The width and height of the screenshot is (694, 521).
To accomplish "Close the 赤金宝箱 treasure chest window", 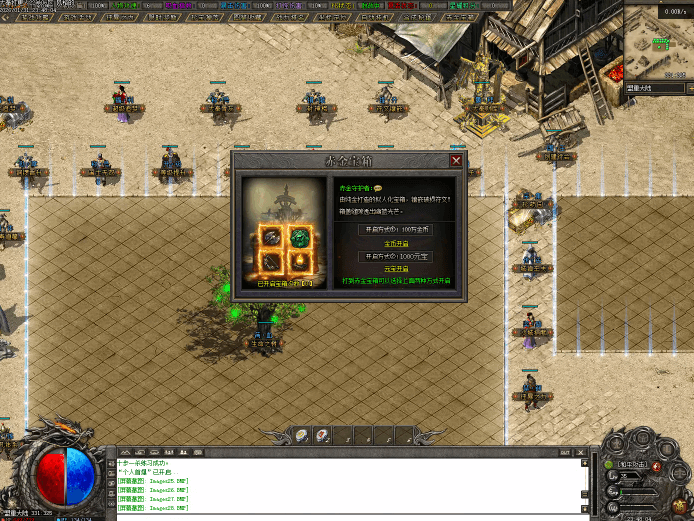I will pos(456,160).
